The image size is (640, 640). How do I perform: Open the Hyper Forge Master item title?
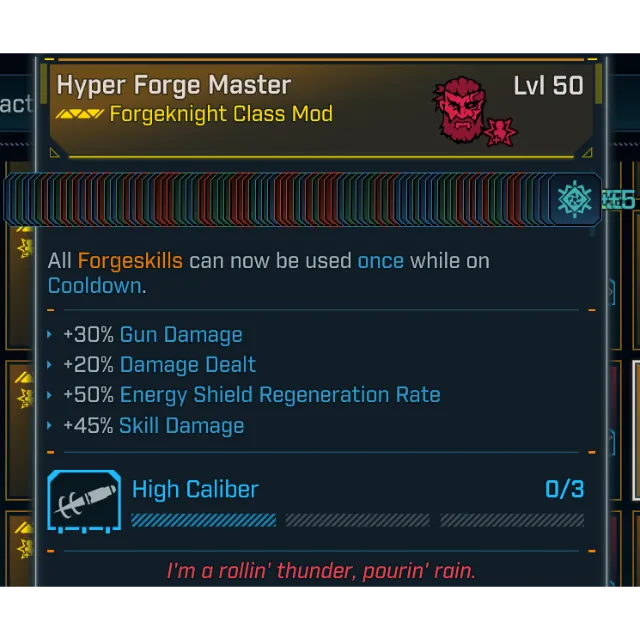[174, 85]
